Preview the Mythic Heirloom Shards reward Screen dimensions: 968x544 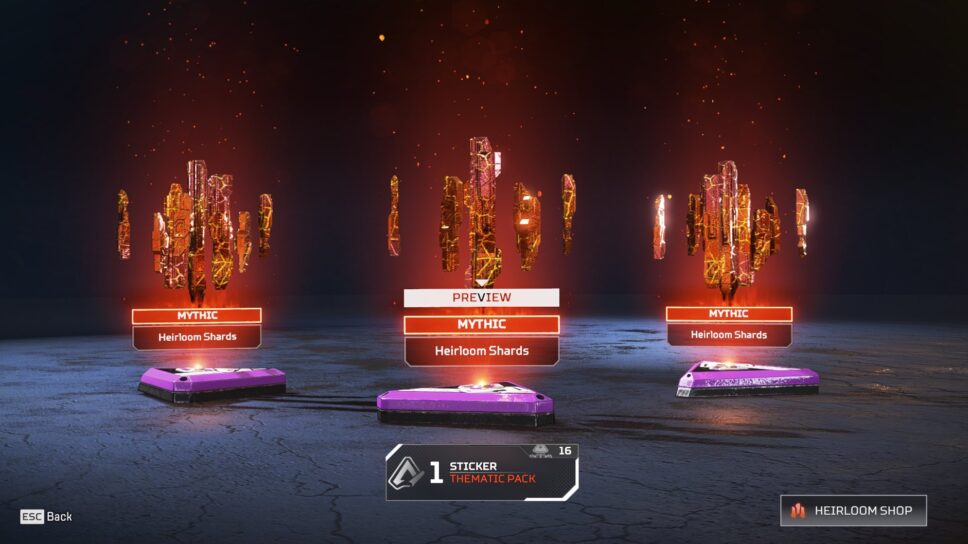click(481, 297)
